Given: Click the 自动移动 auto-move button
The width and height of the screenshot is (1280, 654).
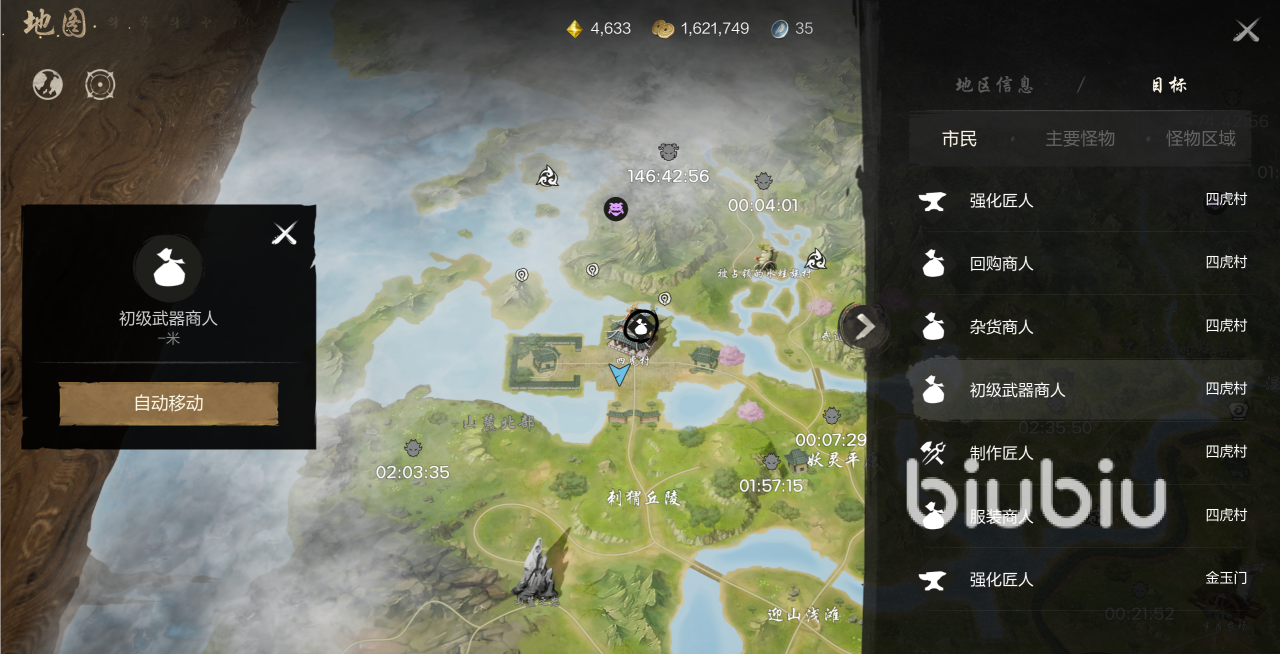Looking at the screenshot, I should tap(168, 404).
